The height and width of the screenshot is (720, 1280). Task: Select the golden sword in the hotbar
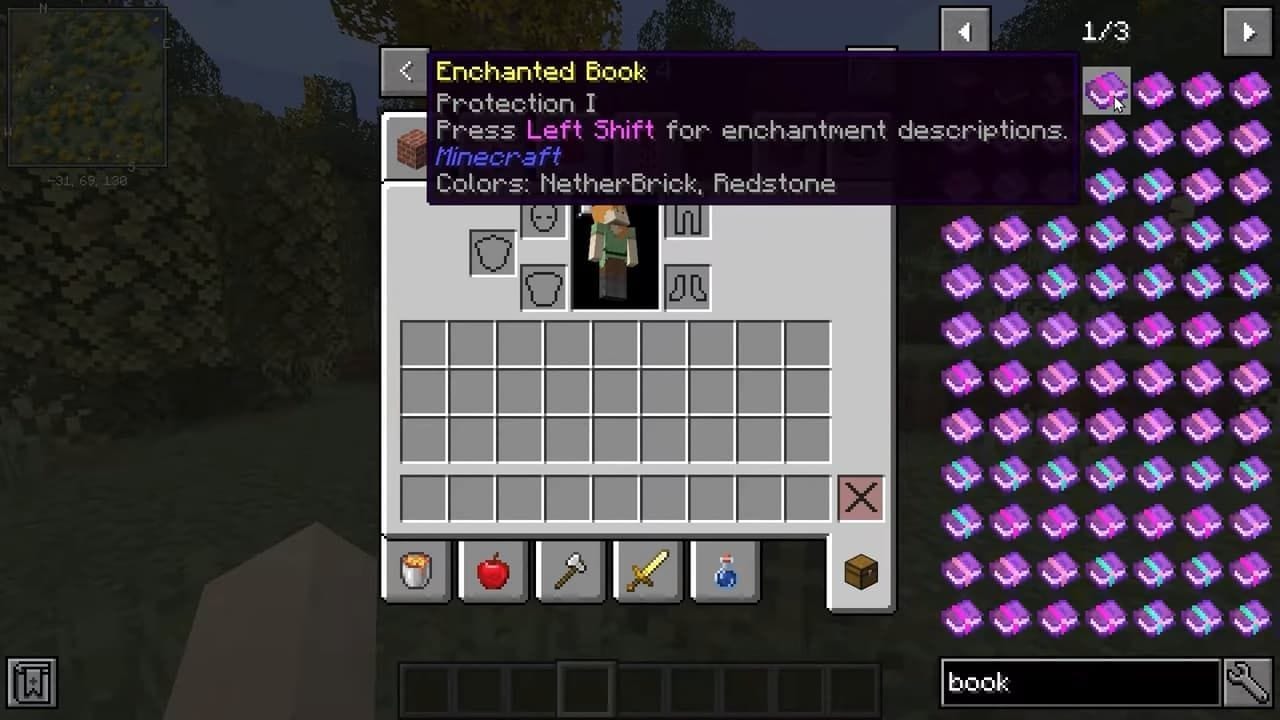coord(646,570)
